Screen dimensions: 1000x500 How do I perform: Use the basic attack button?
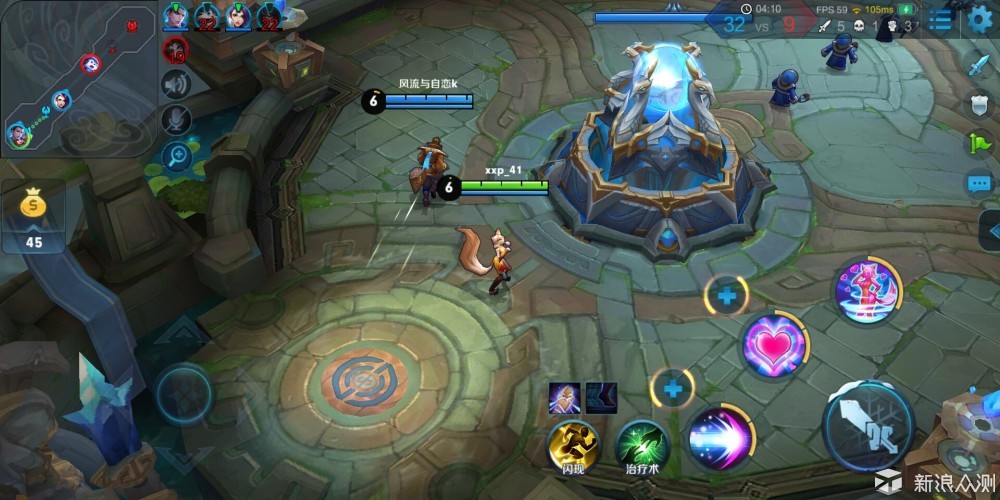pyautogui.click(x=868, y=426)
